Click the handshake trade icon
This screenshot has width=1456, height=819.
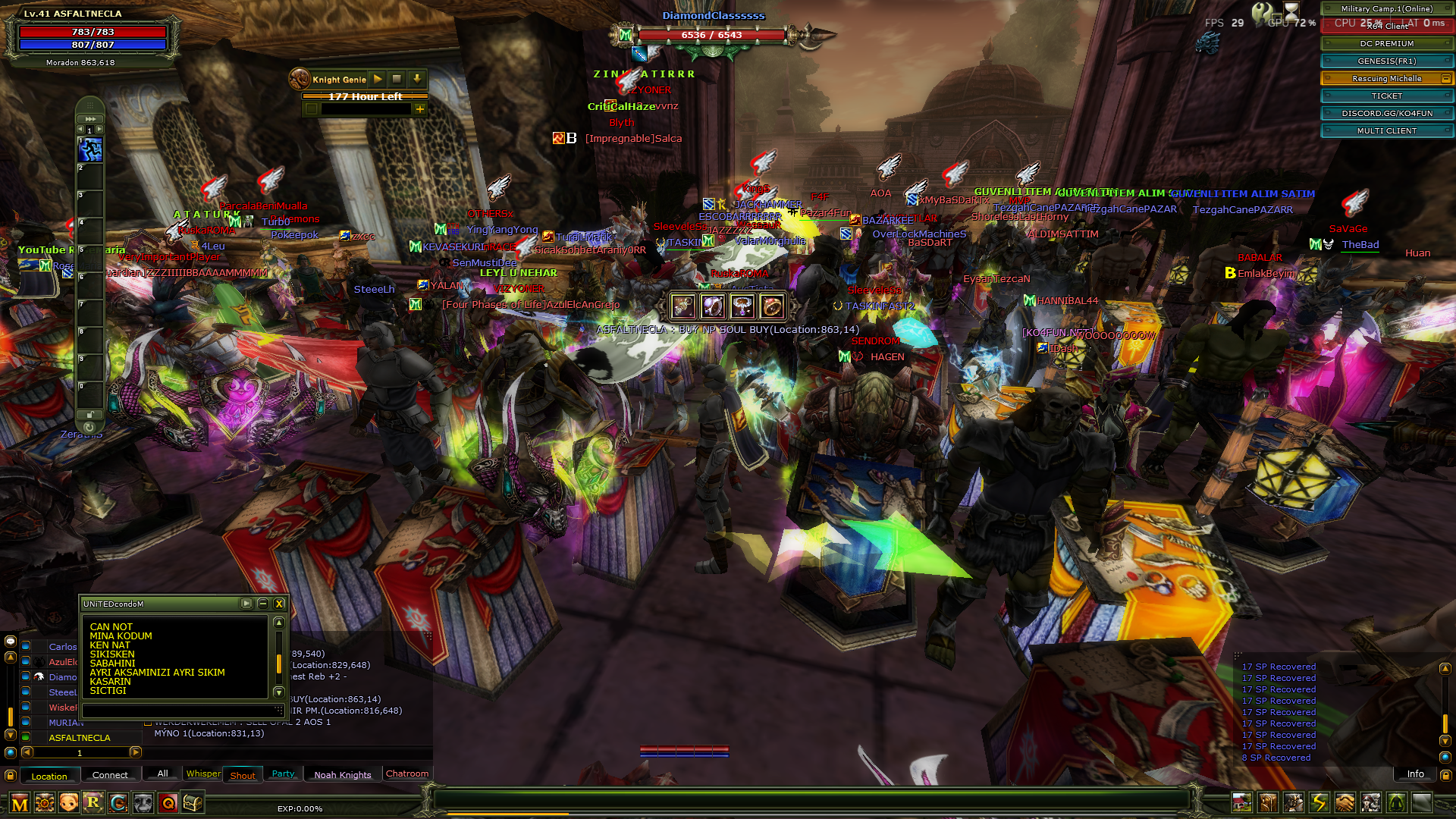pos(1345,803)
